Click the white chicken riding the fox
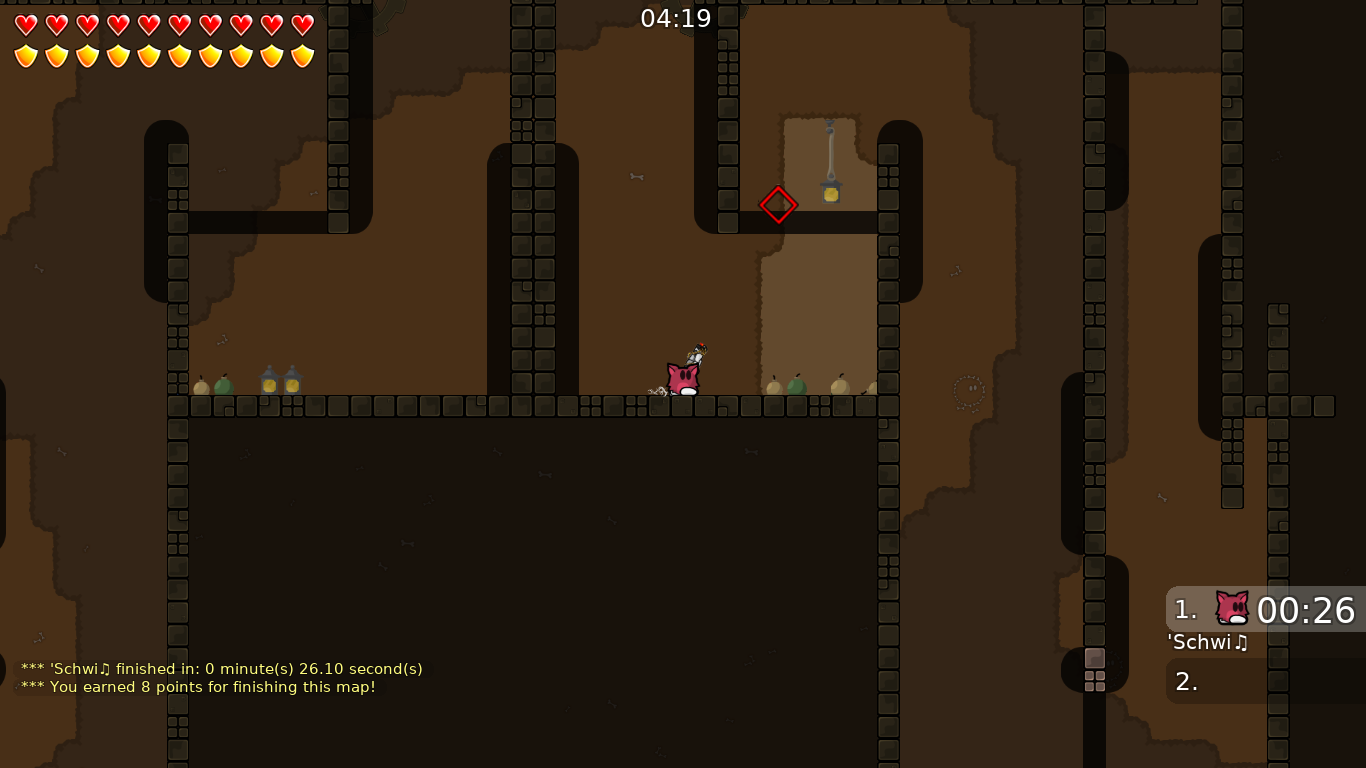1366x768 pixels. coord(697,356)
